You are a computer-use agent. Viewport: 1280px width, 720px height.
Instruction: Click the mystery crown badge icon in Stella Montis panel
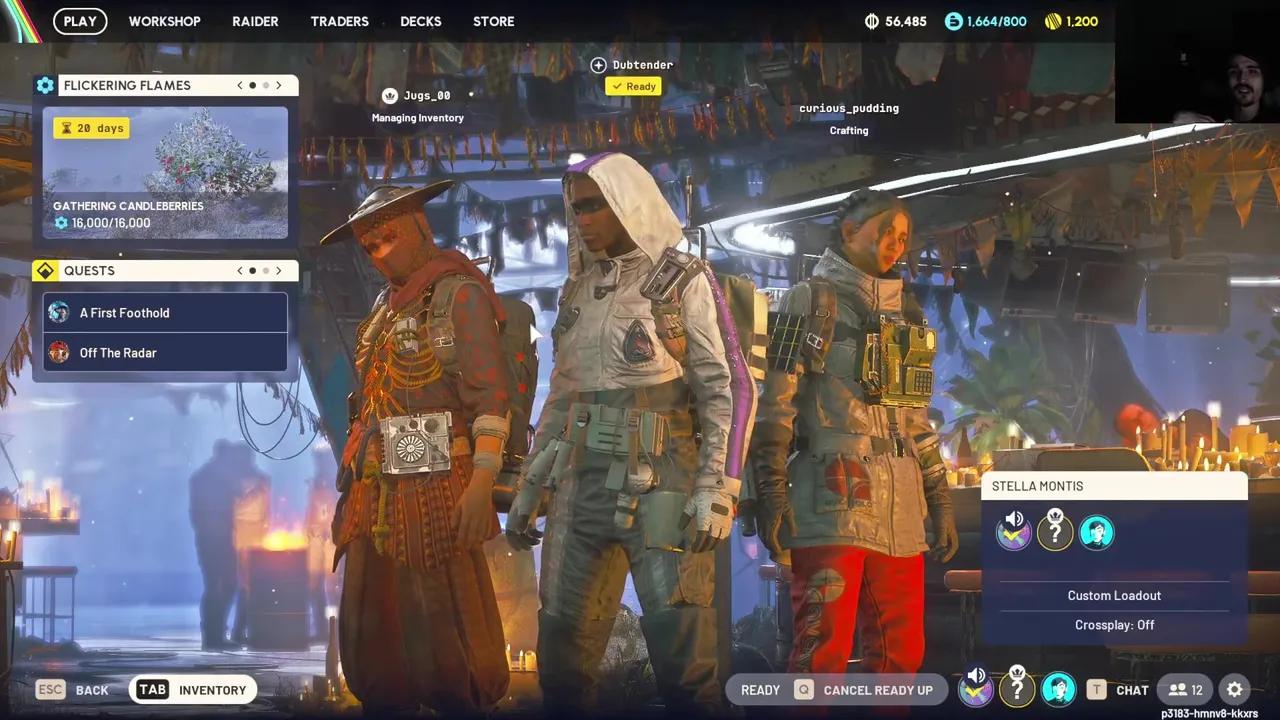[x=1055, y=531]
